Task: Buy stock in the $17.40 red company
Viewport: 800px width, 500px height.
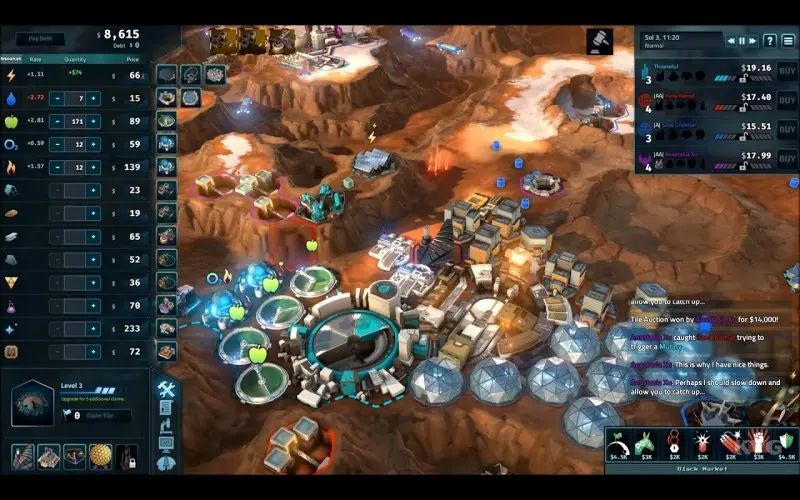Action: [787, 101]
